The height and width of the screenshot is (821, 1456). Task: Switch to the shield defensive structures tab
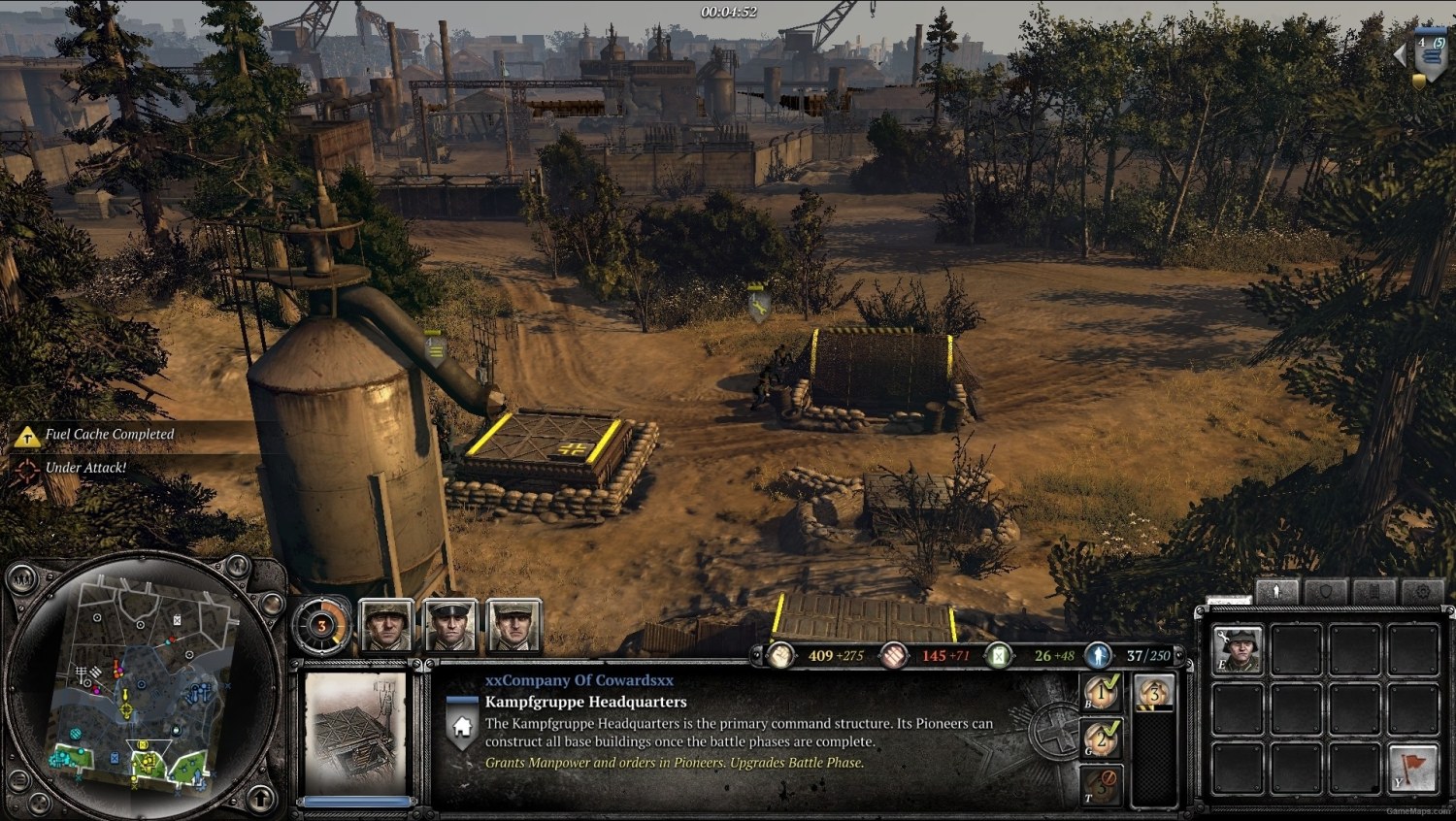coord(1325,588)
